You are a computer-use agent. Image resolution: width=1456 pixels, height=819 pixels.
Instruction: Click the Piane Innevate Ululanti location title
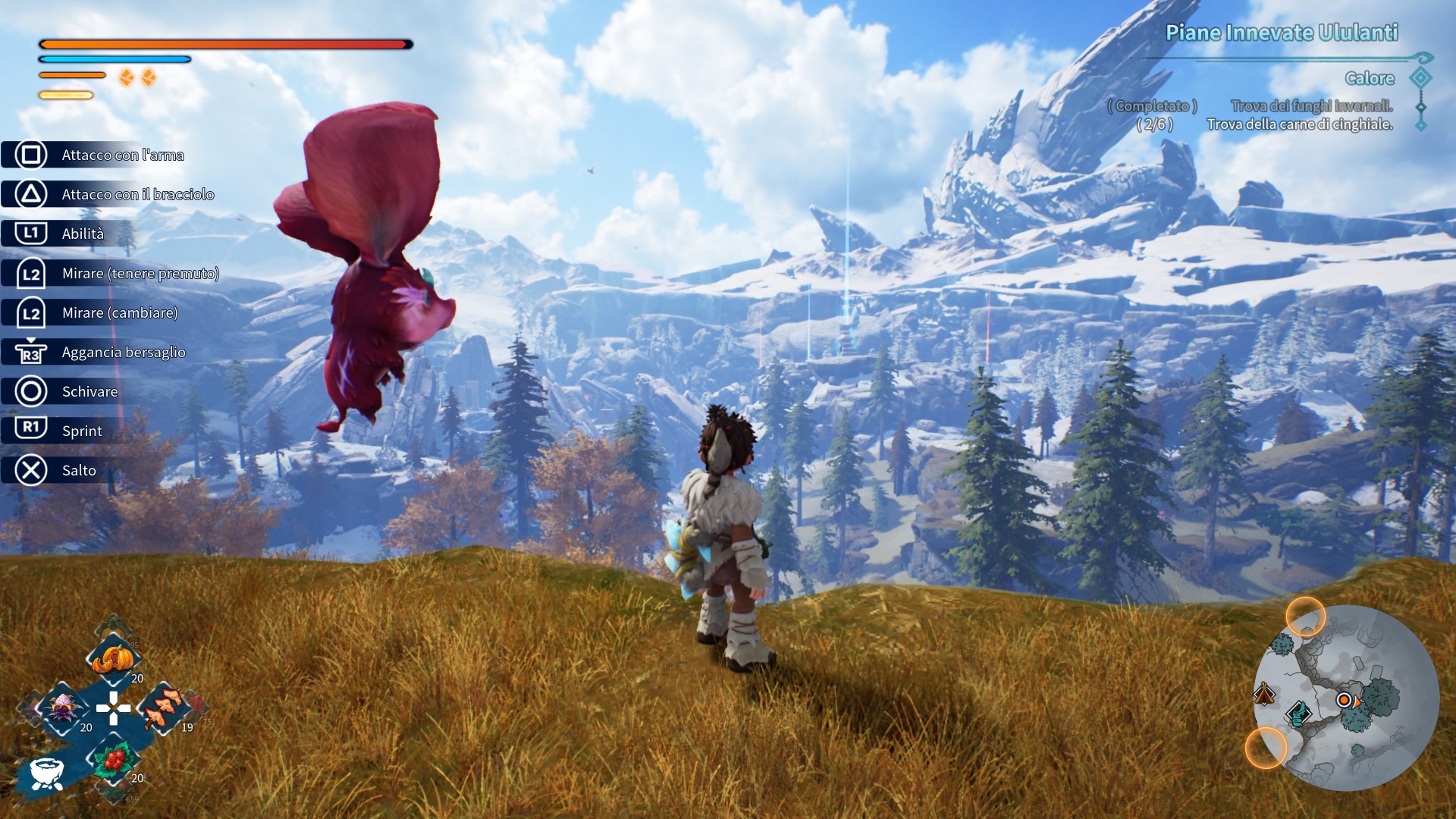click(1281, 33)
